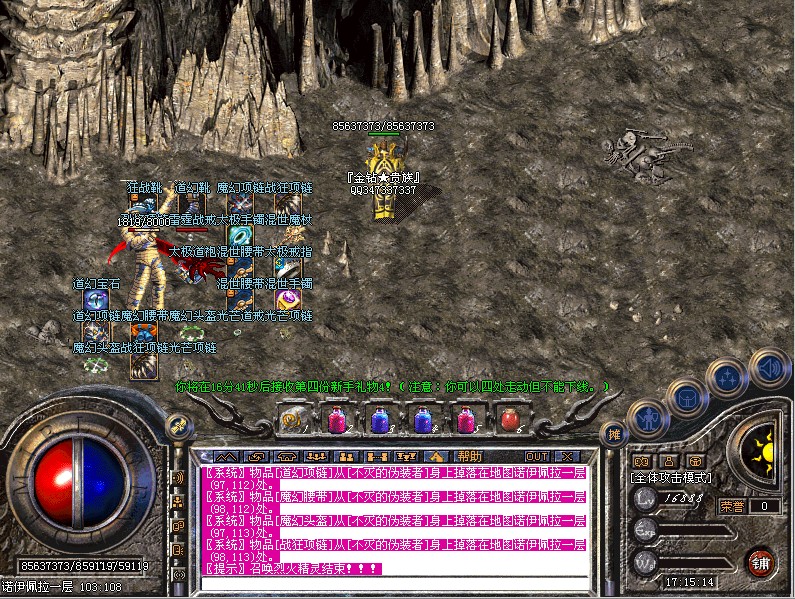795x599 pixels.
Task: Open the 摊 stall button
Action: pyautogui.click(x=614, y=435)
